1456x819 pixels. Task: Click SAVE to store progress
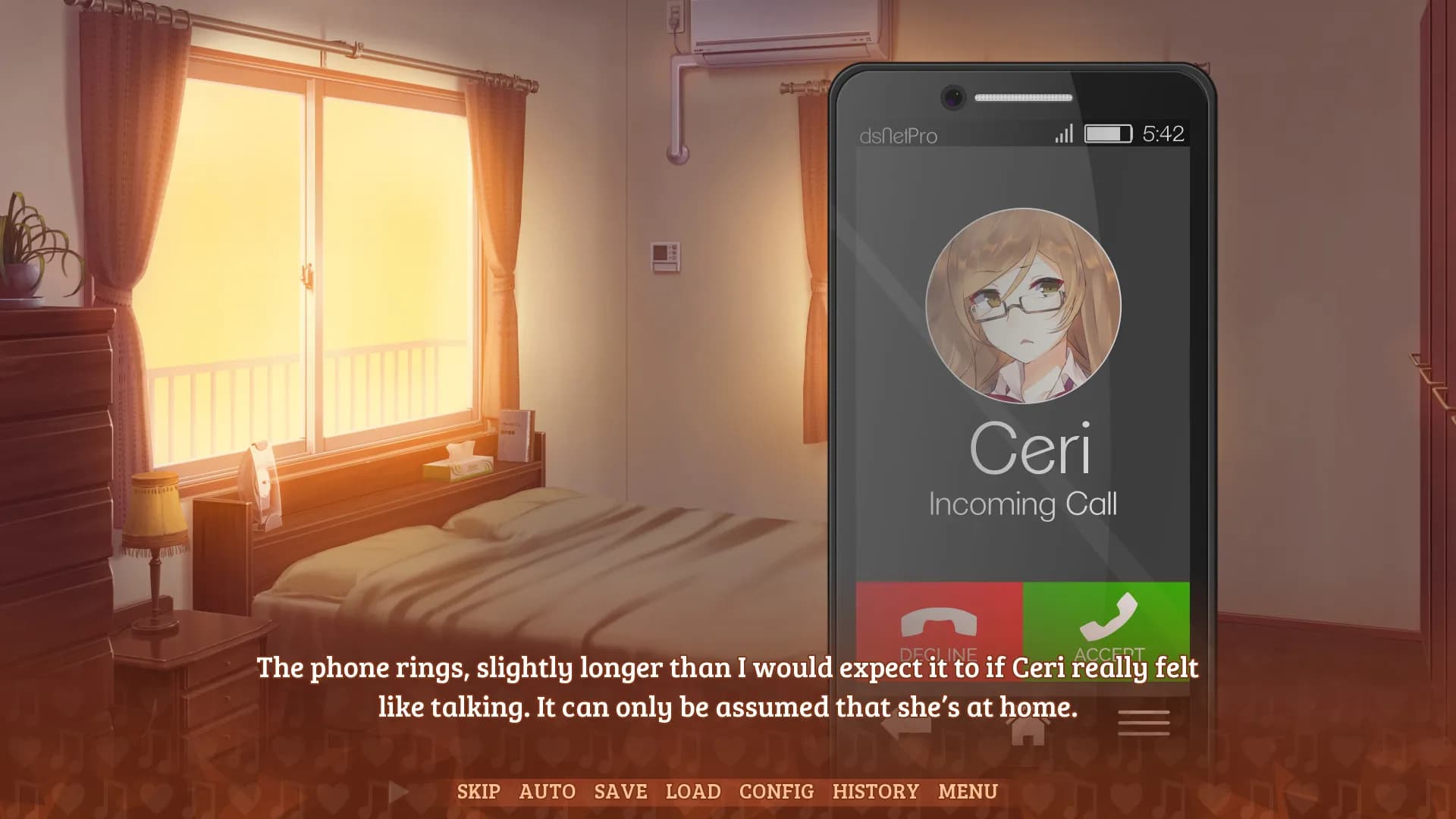point(620,792)
